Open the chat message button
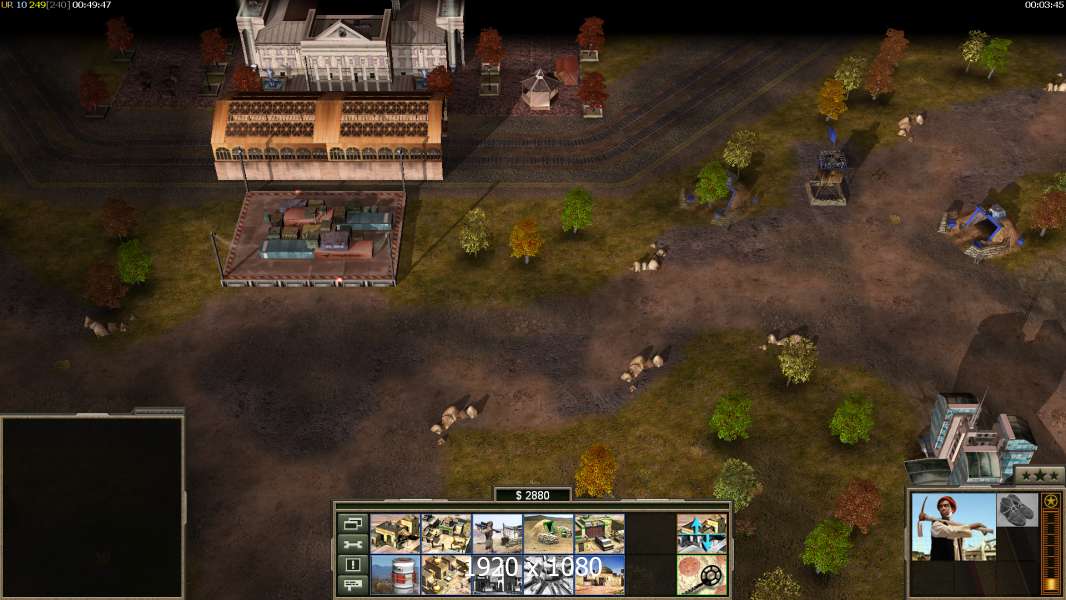Viewport: 1066px width, 600px height. 352,585
